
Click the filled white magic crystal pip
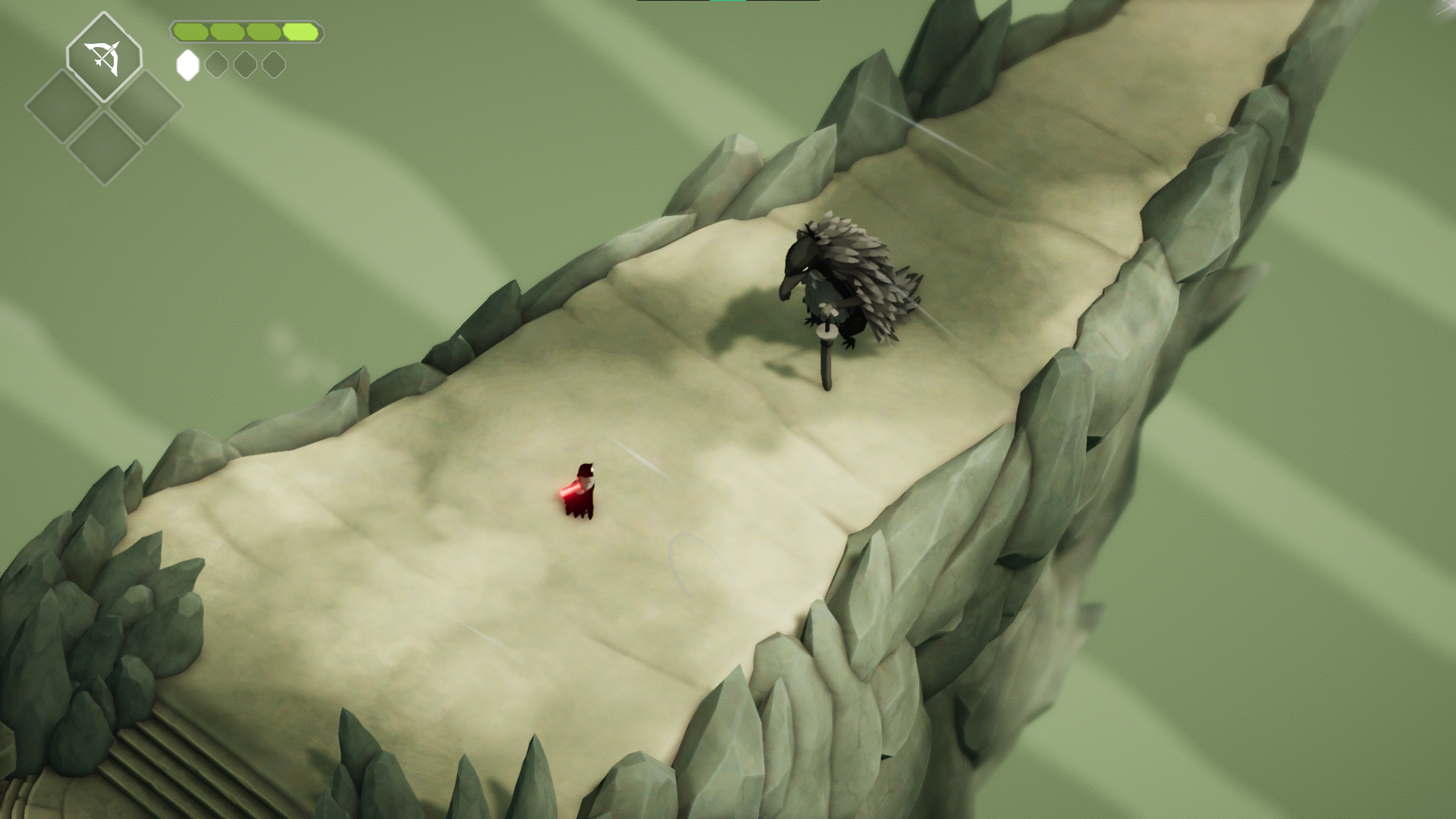tap(188, 65)
